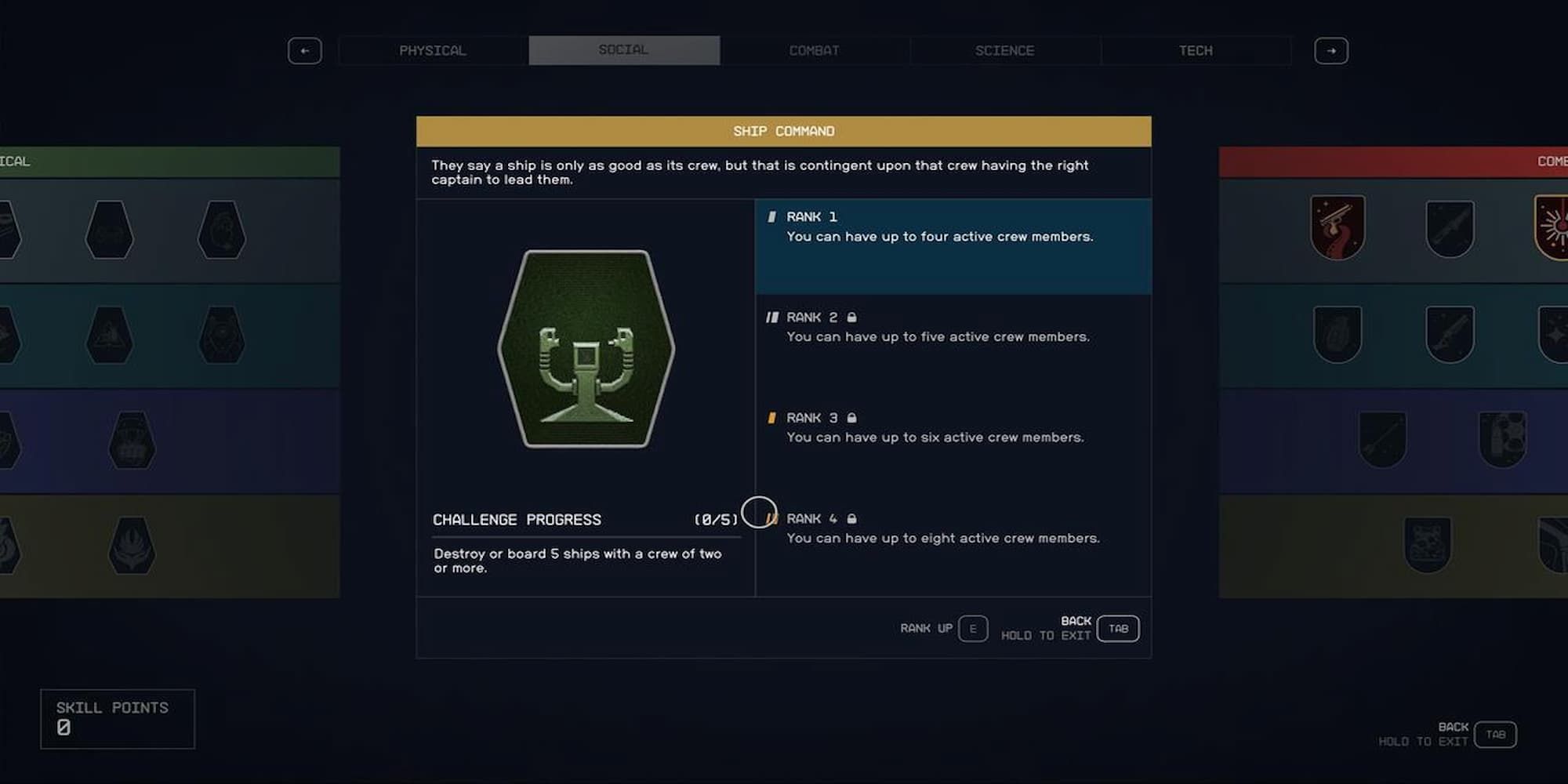
Task: Select the triangle emblem skill on left tree
Action: point(111,334)
